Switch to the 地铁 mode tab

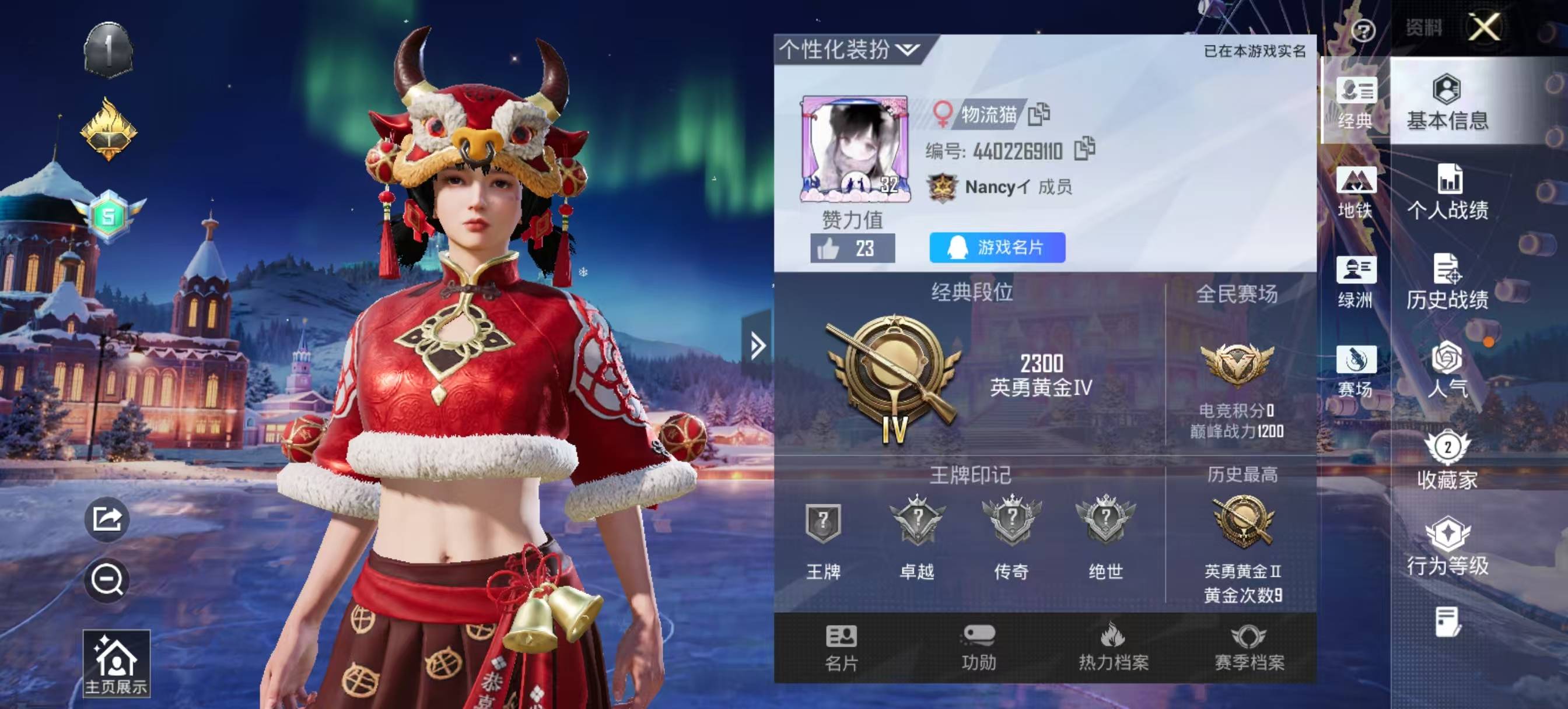click(x=1356, y=192)
